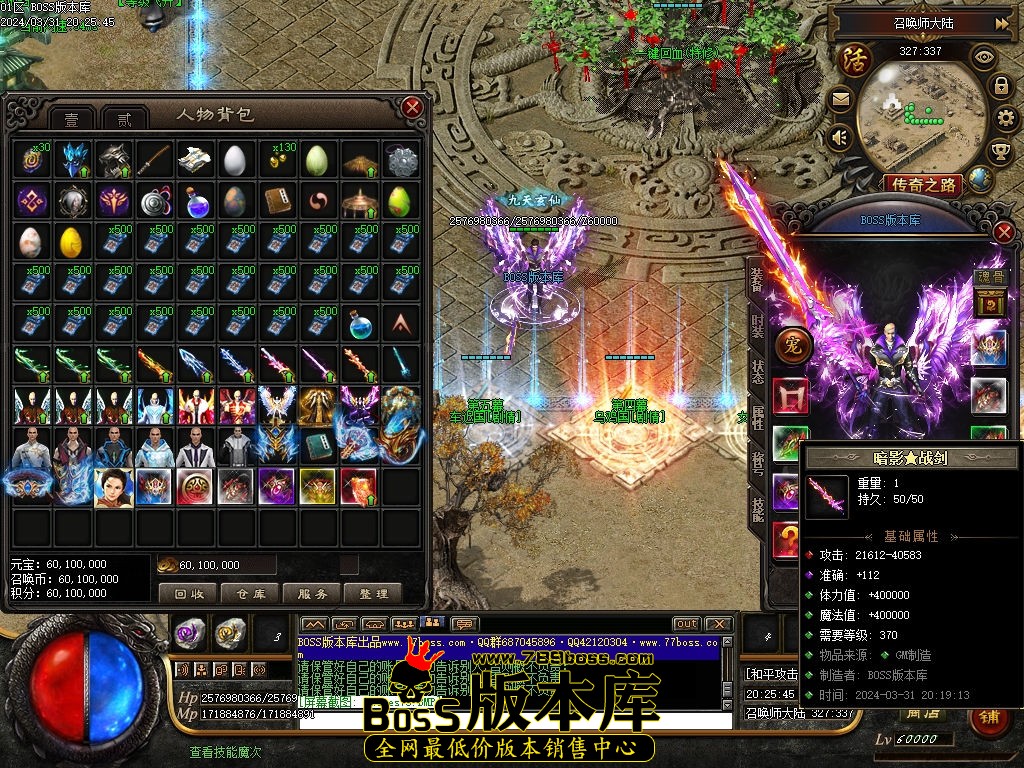The width and height of the screenshot is (1024, 768).
Task: Switch to the 状态 status tab
Action: tap(757, 372)
